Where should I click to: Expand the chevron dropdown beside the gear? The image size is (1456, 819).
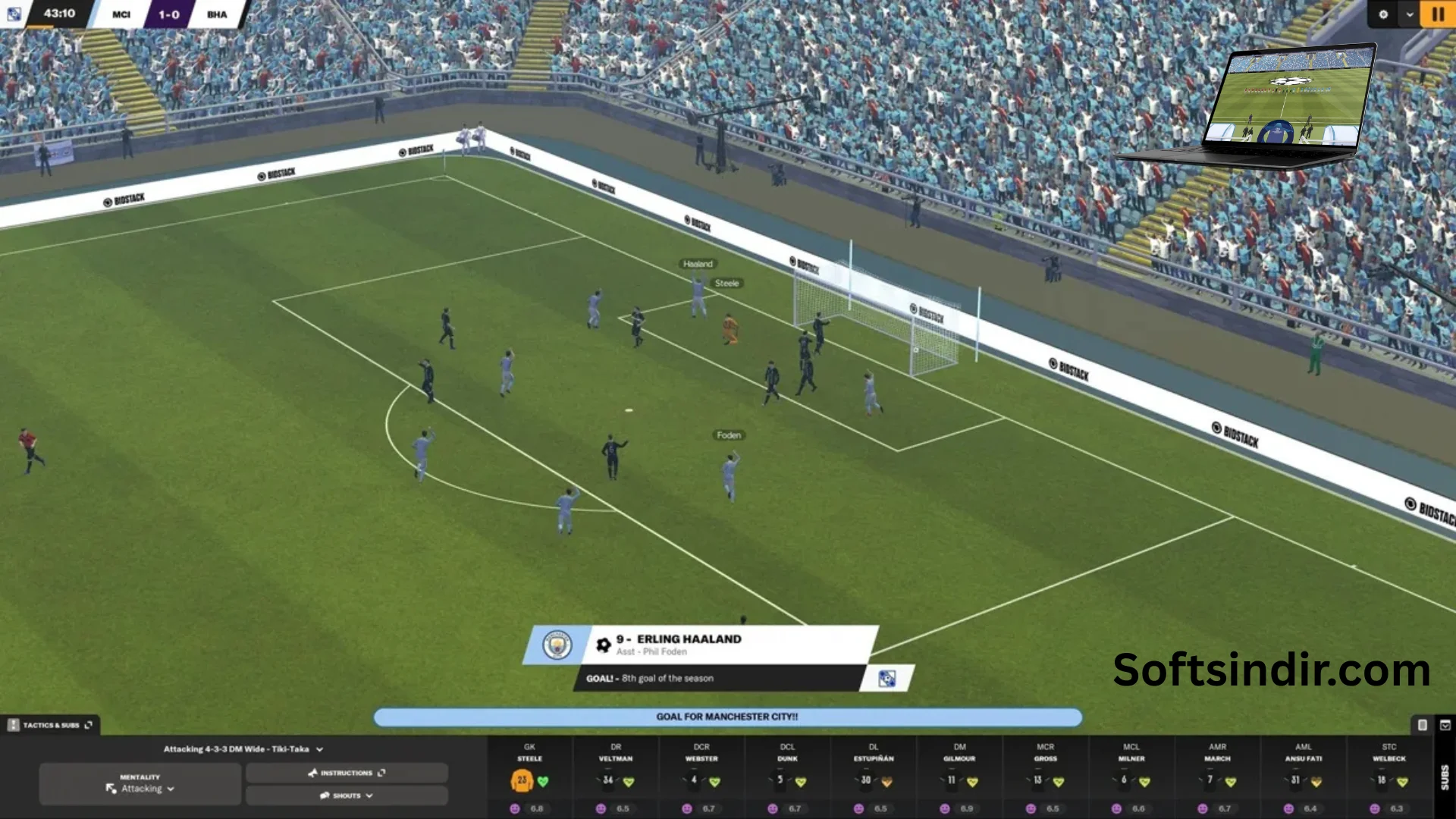coord(1410,14)
